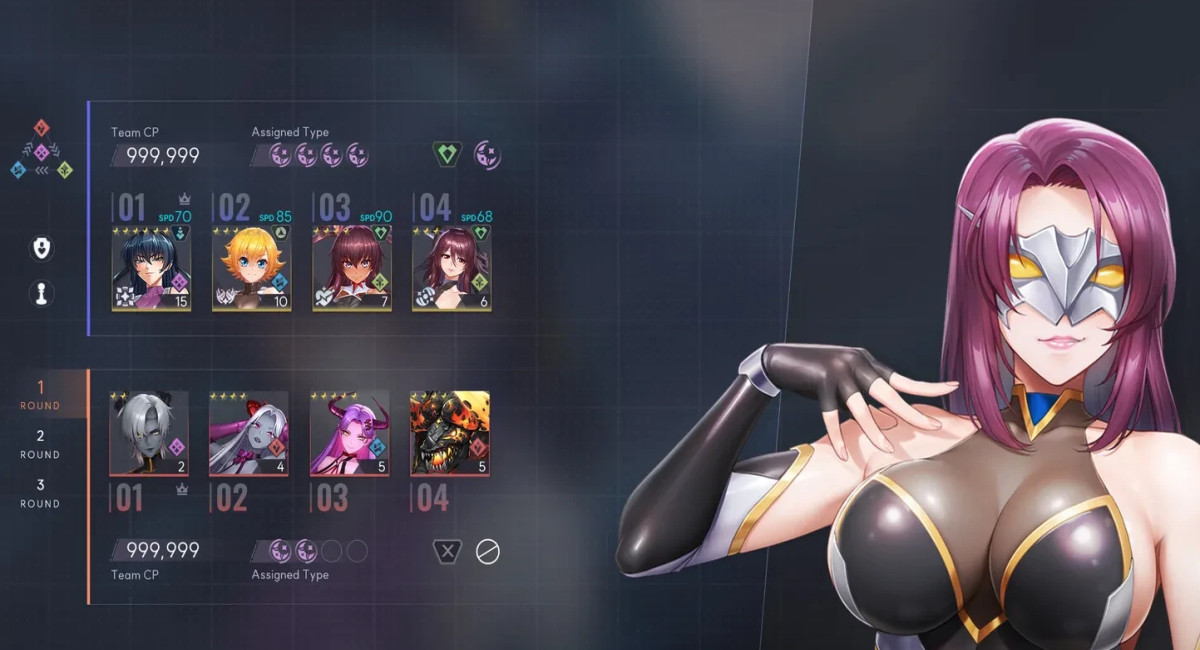The height and width of the screenshot is (650, 1200).
Task: Switch to Round 2
Action: (41, 443)
